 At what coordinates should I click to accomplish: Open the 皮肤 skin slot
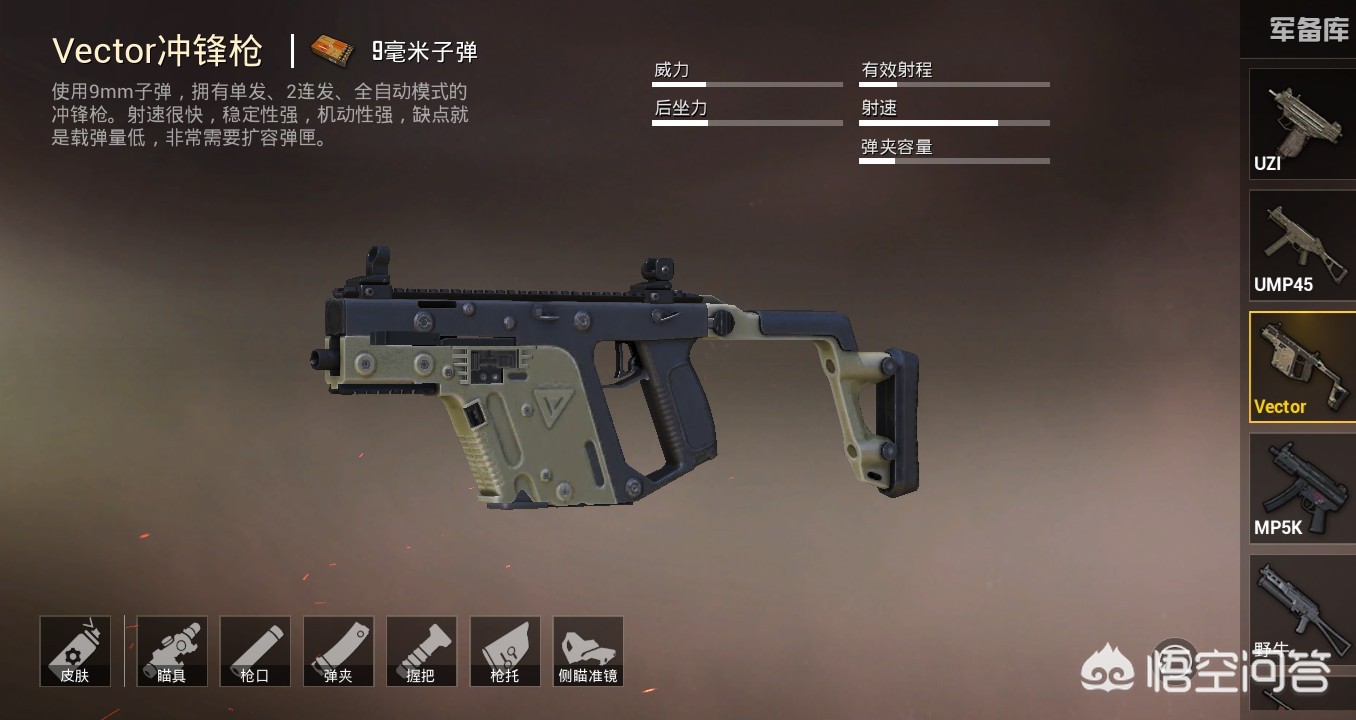pos(75,651)
